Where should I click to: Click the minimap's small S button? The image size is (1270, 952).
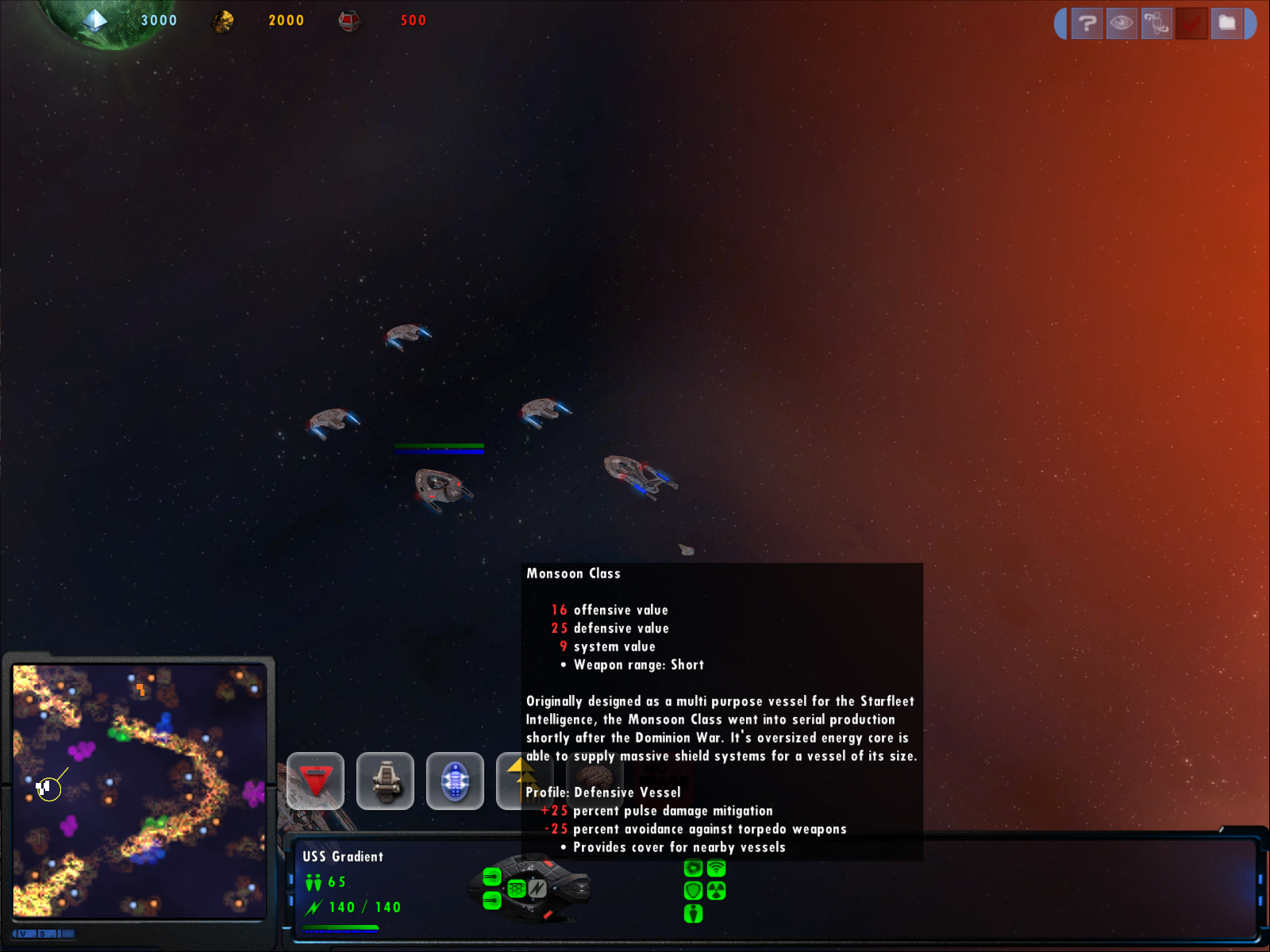pos(43,934)
